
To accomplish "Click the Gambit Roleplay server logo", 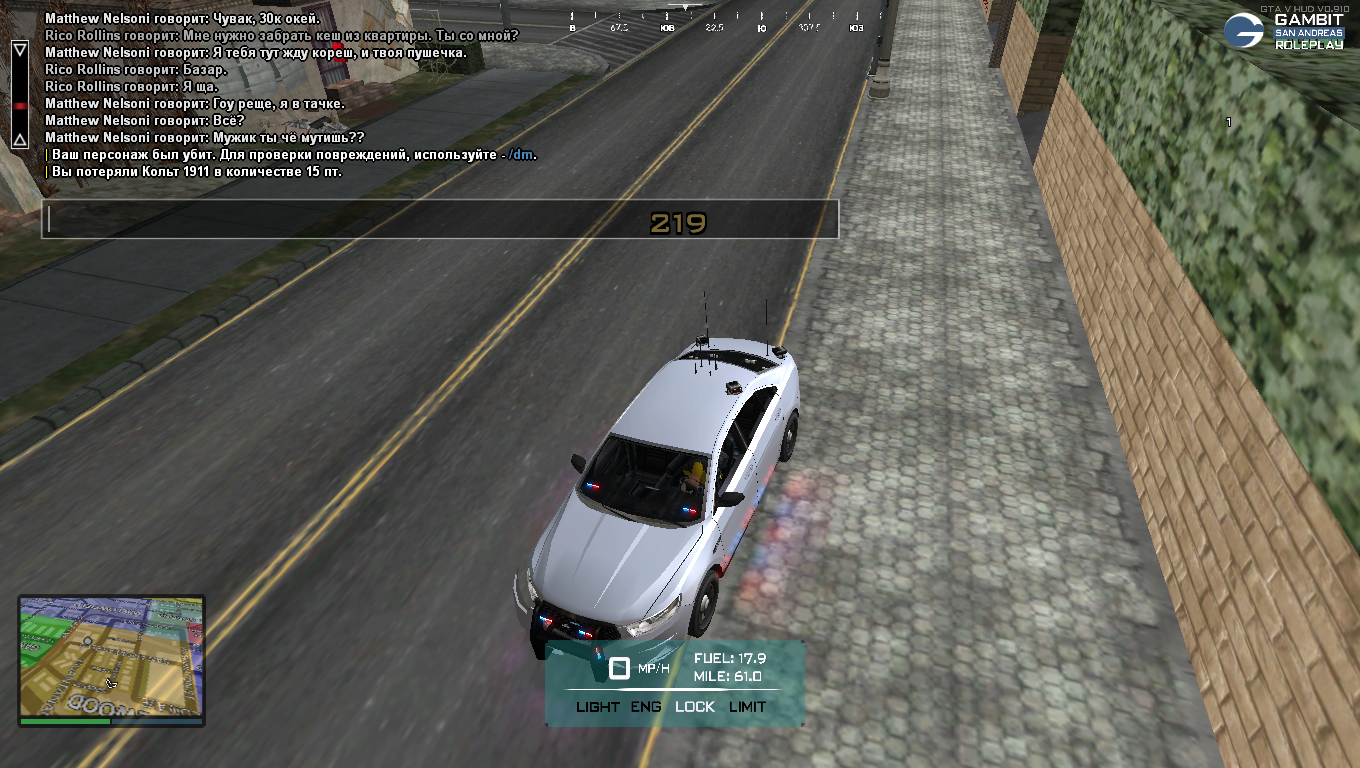I will point(1285,32).
